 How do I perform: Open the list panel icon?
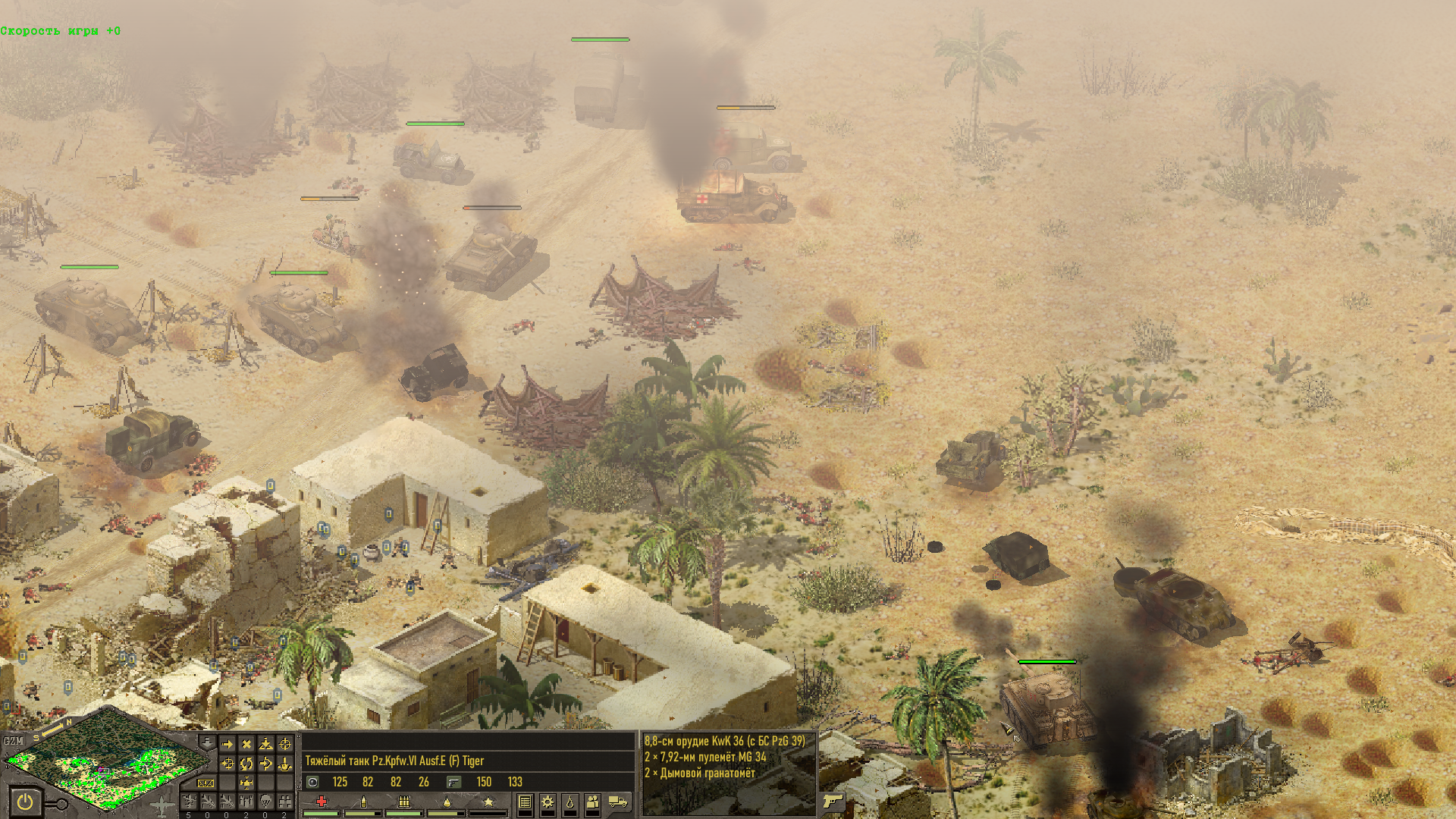pyautogui.click(x=525, y=802)
